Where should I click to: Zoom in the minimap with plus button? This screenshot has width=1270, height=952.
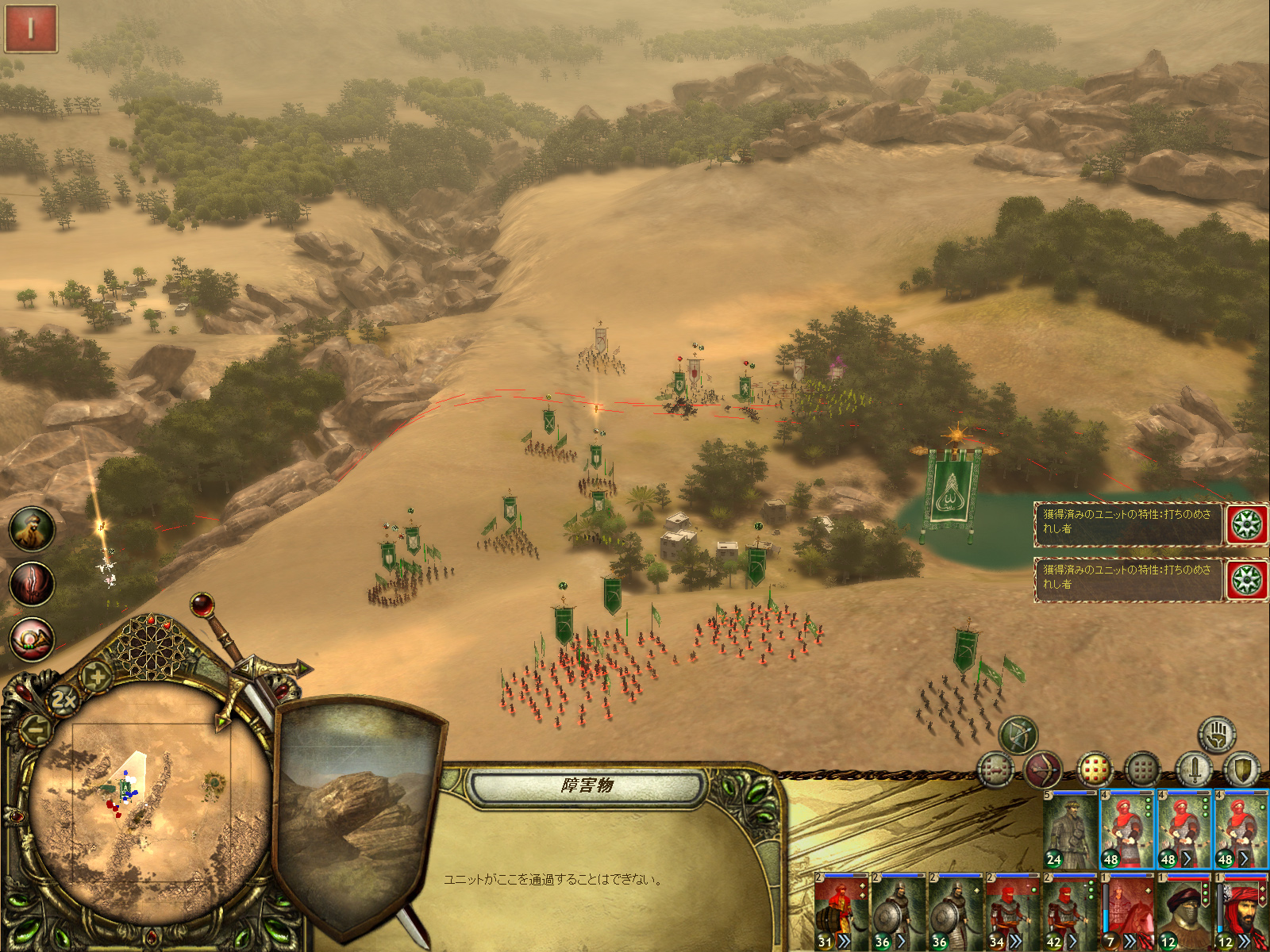click(98, 677)
